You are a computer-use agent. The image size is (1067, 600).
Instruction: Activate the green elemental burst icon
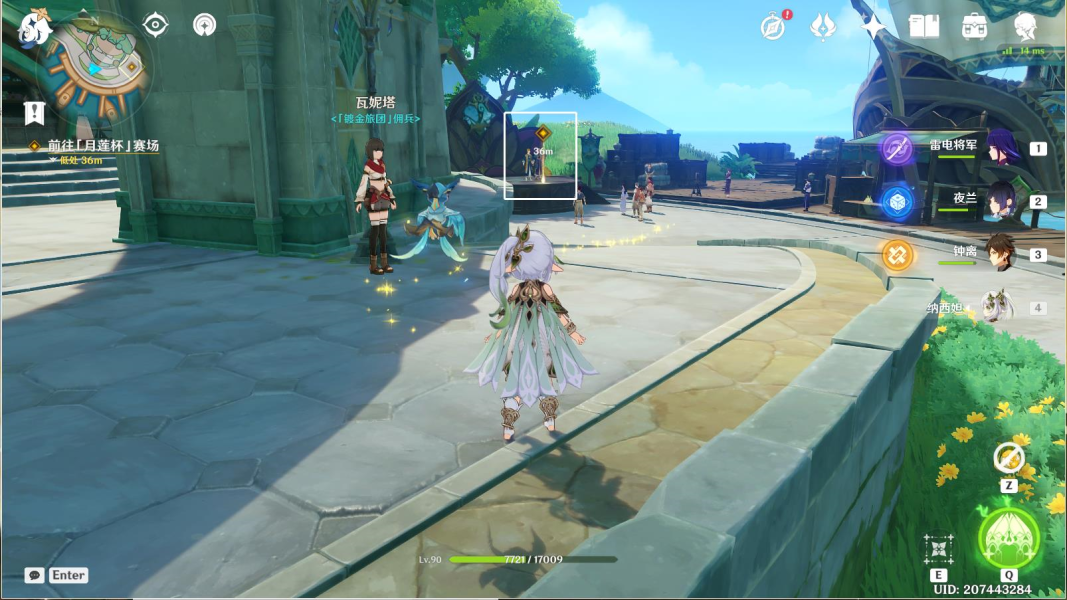click(x=1008, y=537)
